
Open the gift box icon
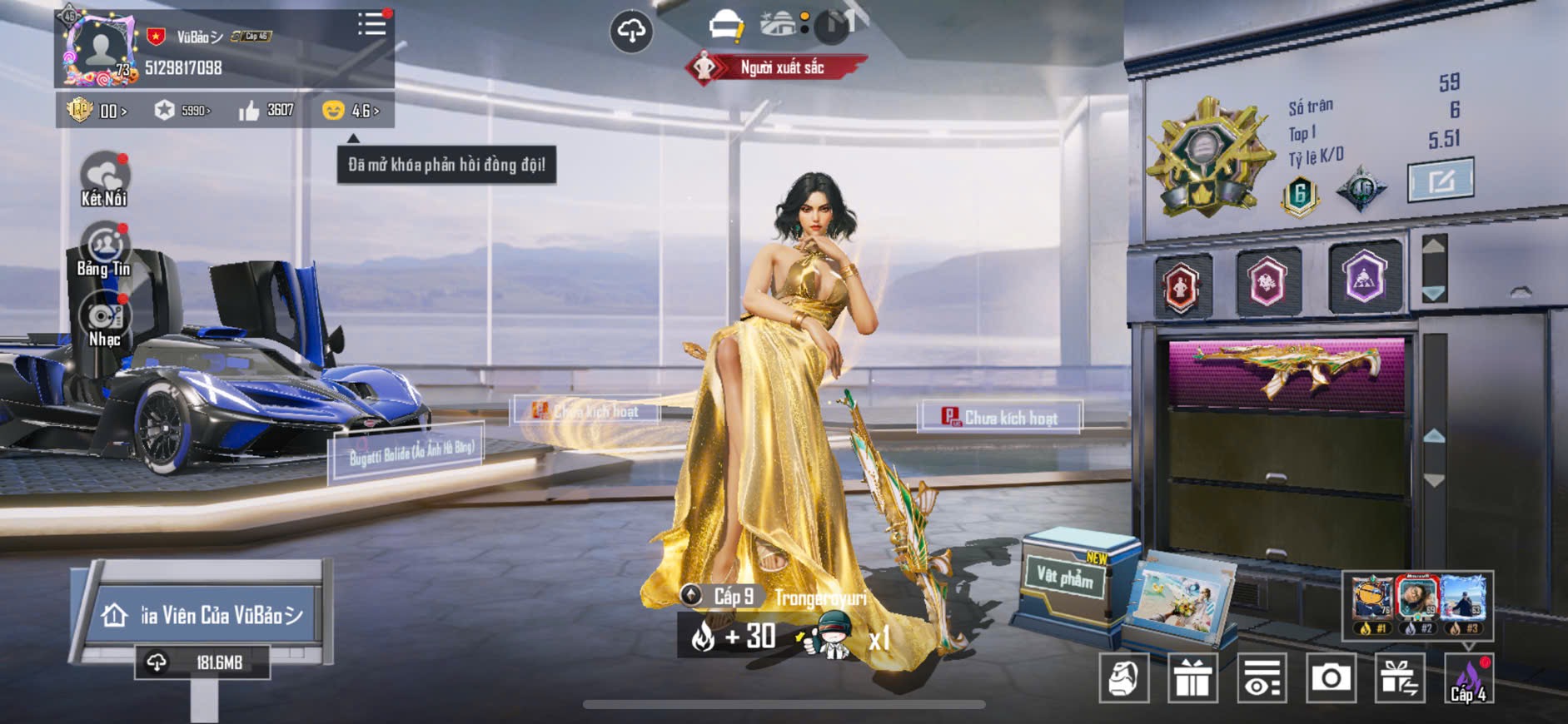pyautogui.click(x=1192, y=678)
